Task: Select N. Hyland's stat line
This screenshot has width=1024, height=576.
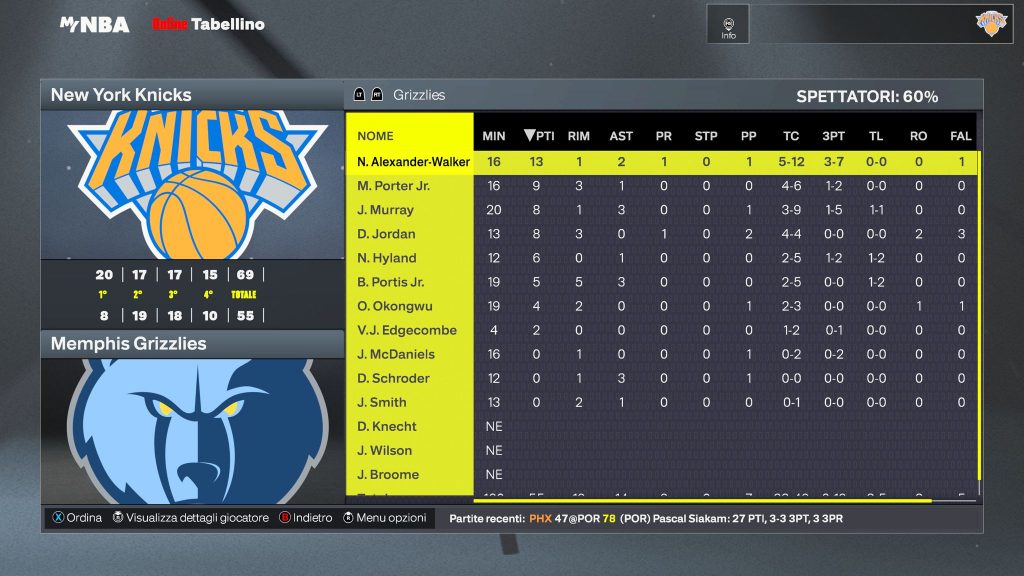Action: pyautogui.click(x=386, y=258)
